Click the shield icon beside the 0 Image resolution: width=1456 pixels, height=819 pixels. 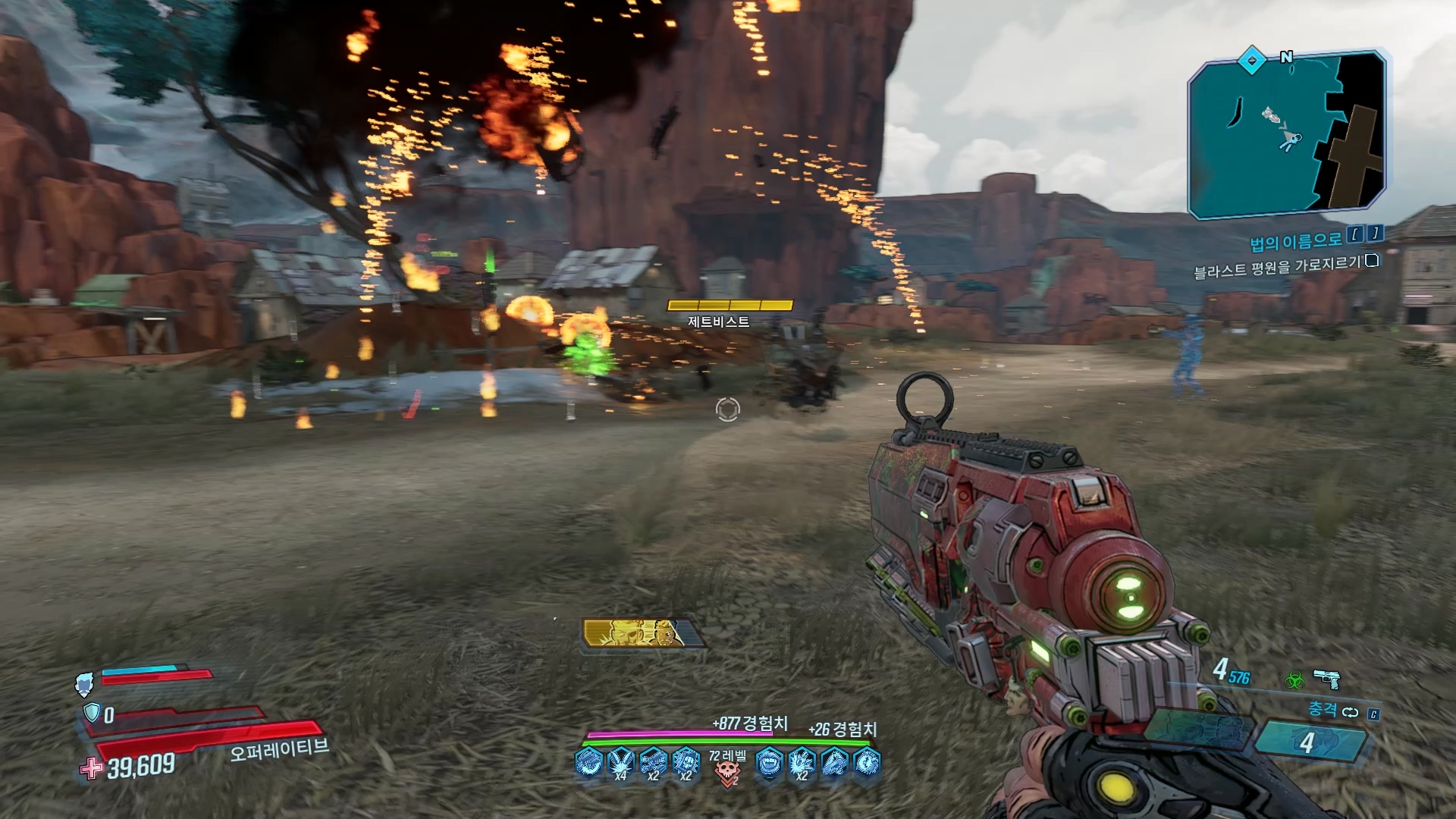[x=91, y=713]
